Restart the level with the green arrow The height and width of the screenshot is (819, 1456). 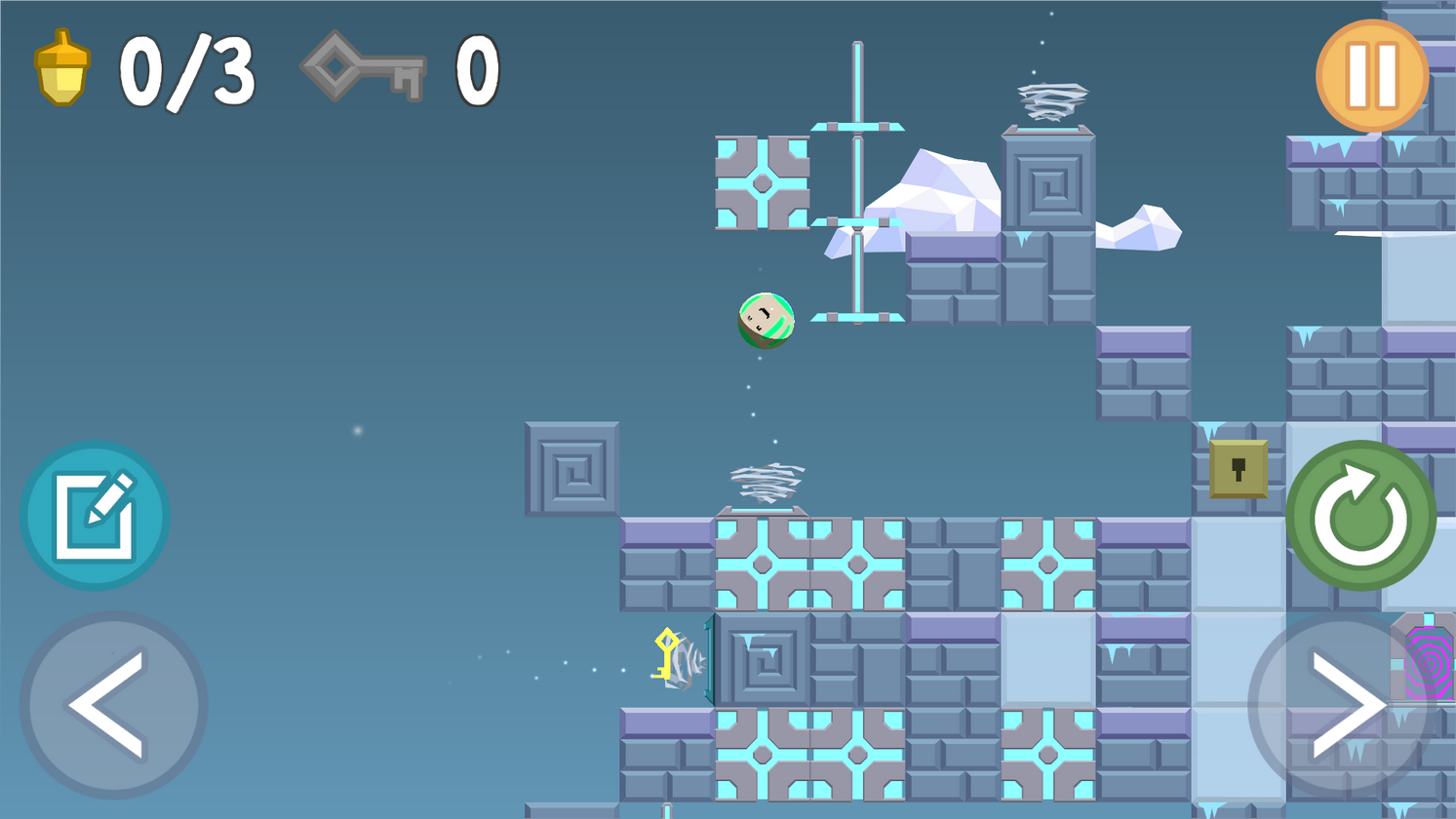coord(1360,516)
